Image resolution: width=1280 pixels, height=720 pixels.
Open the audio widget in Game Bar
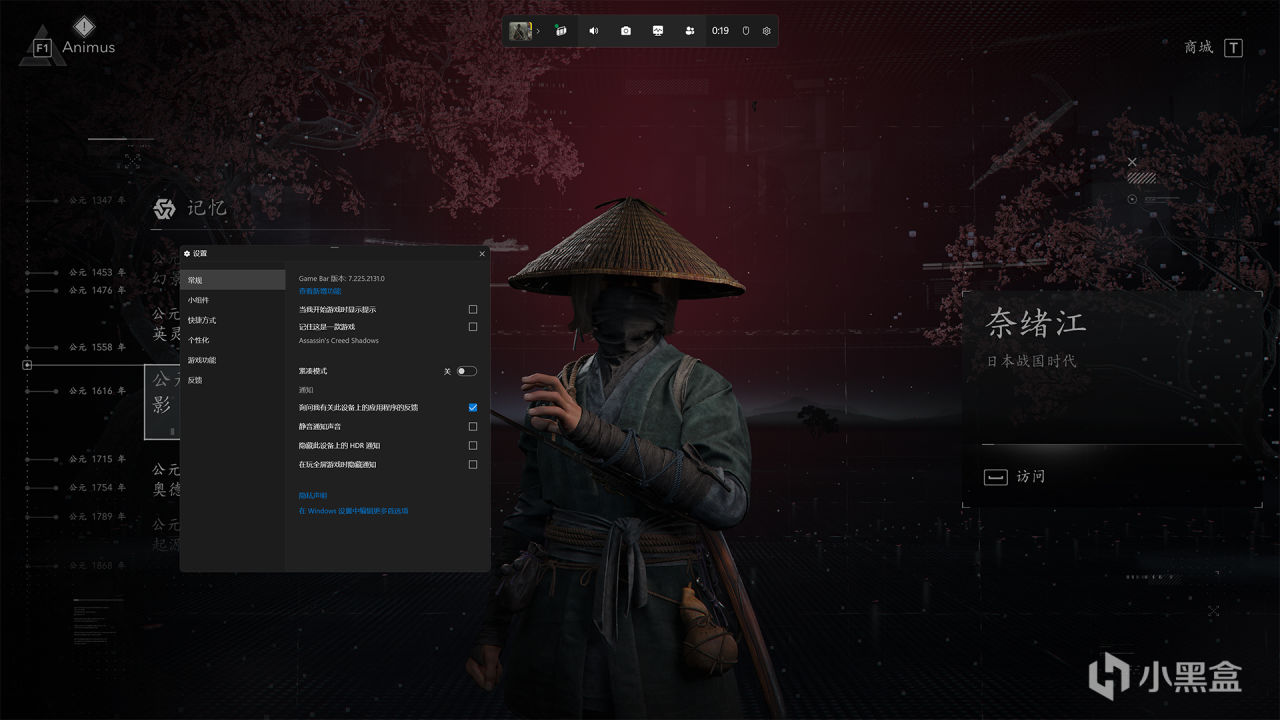[x=593, y=31]
